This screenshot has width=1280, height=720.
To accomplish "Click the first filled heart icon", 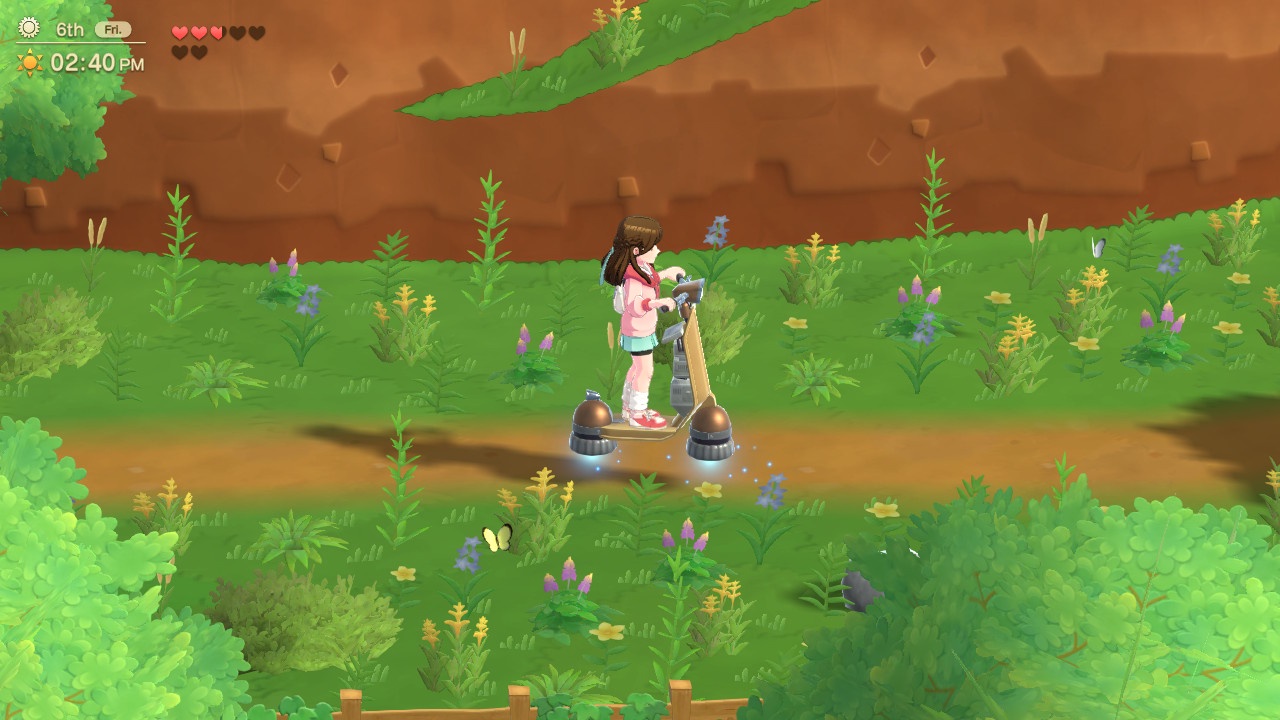I will click(179, 33).
